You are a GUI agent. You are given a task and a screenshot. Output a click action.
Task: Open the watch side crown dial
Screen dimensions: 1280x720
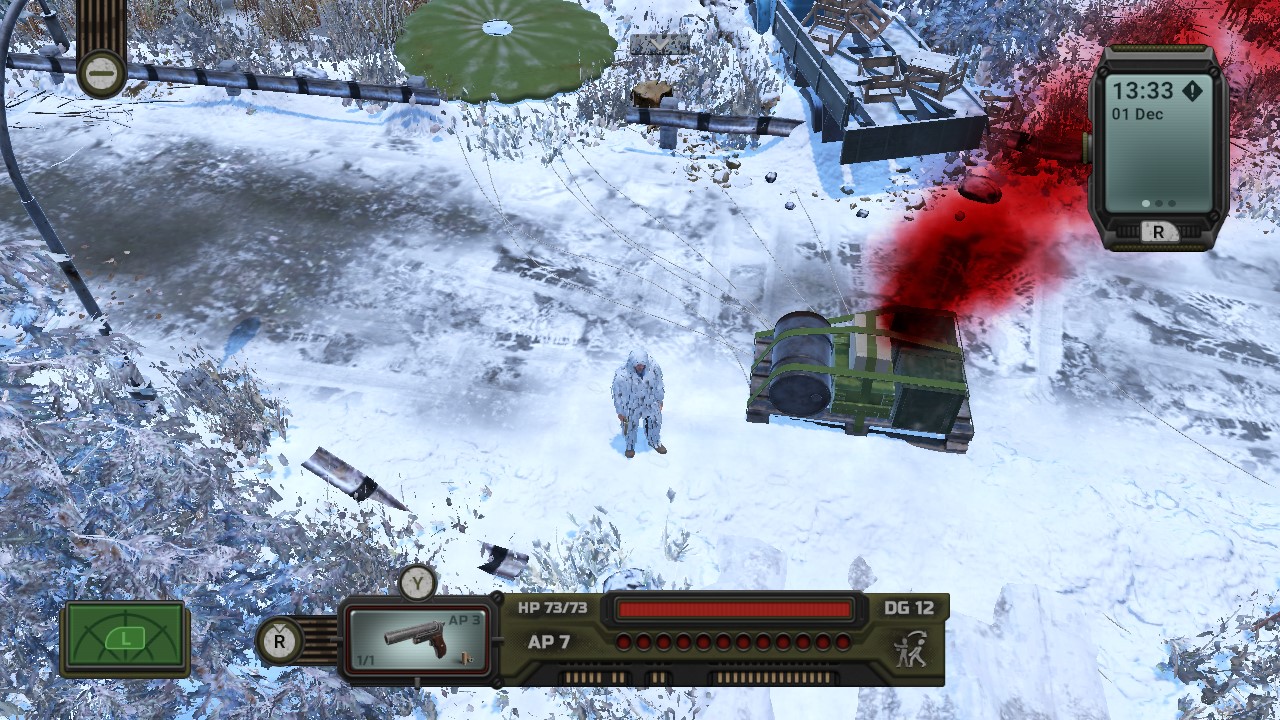(1087, 147)
